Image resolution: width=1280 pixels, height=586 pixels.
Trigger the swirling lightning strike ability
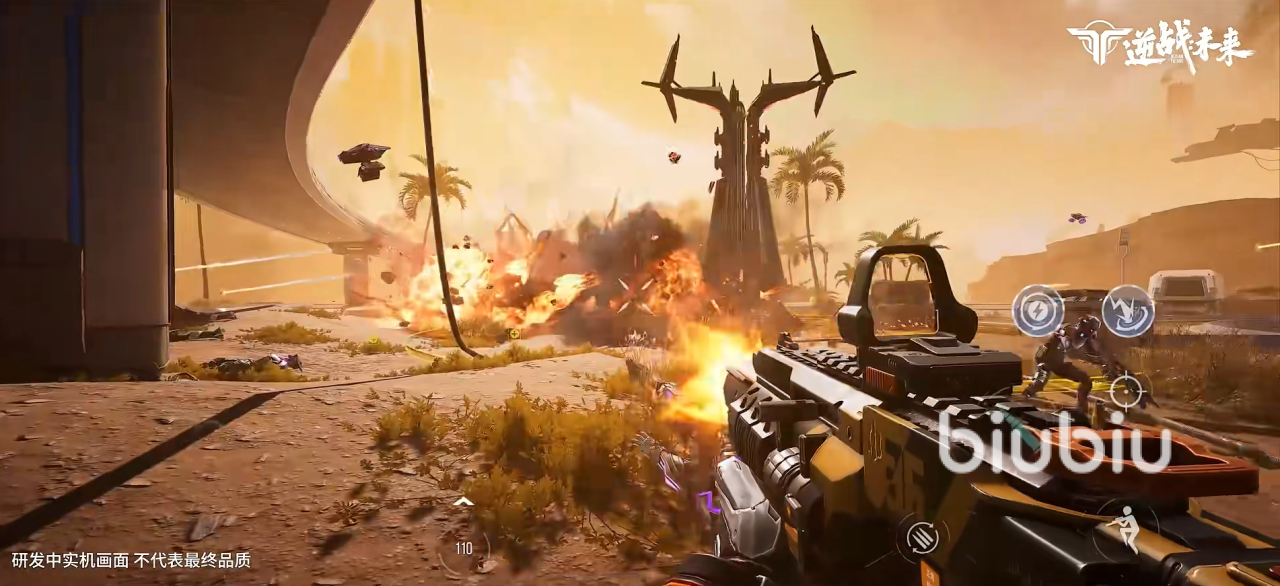click(x=1128, y=310)
